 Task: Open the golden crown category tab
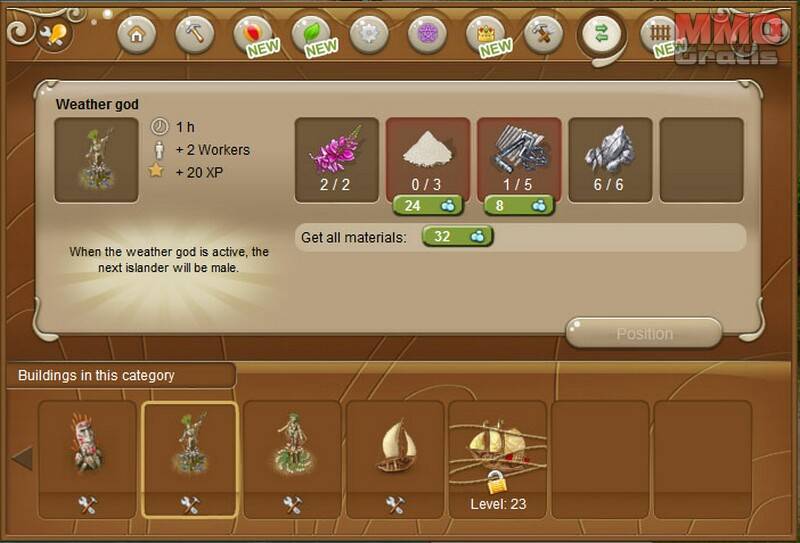486,34
